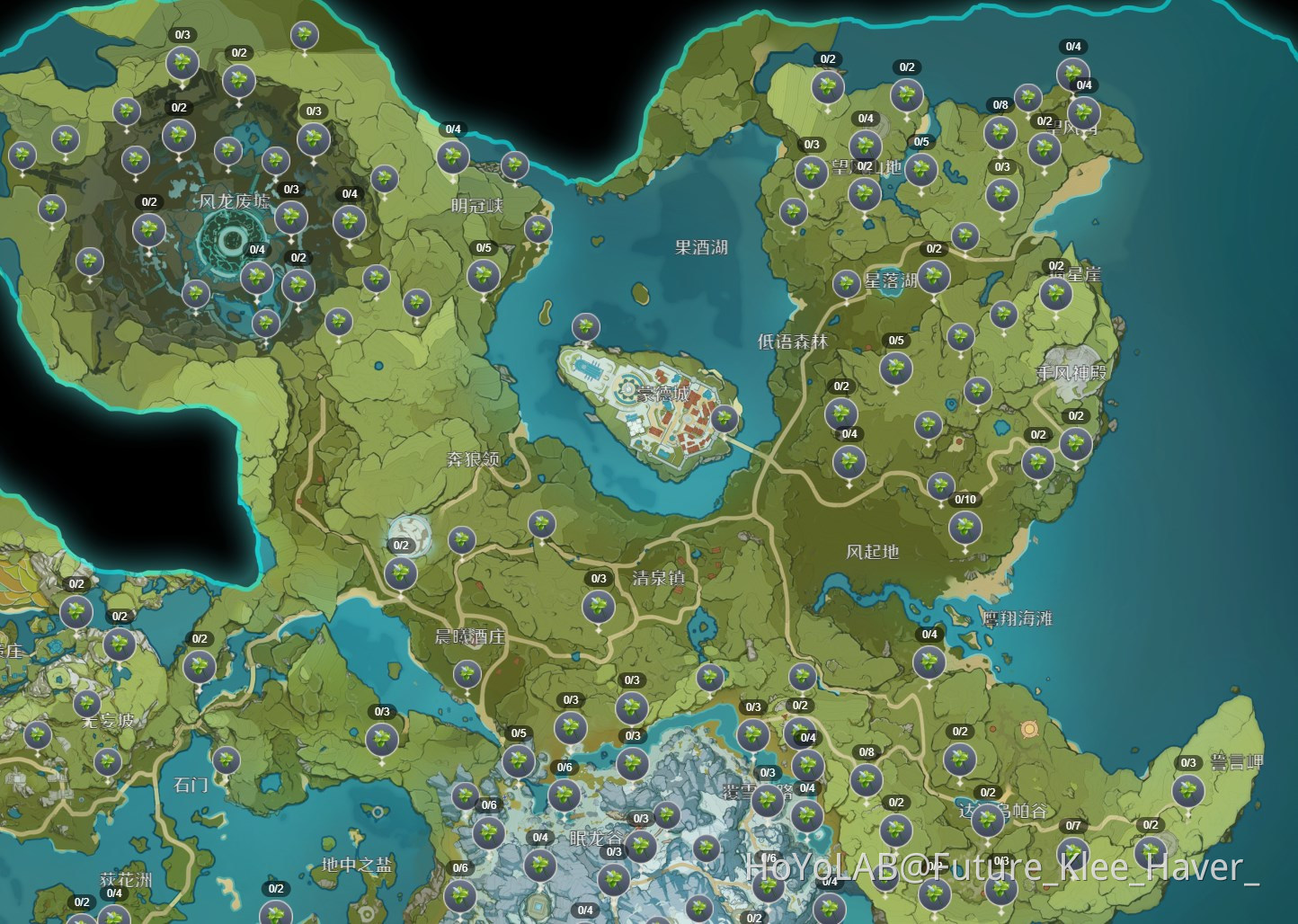Screen dimensions: 1298x924
Task: Click the 0/7 counter badge near Dadaupa Gorge
Action: tap(1071, 823)
